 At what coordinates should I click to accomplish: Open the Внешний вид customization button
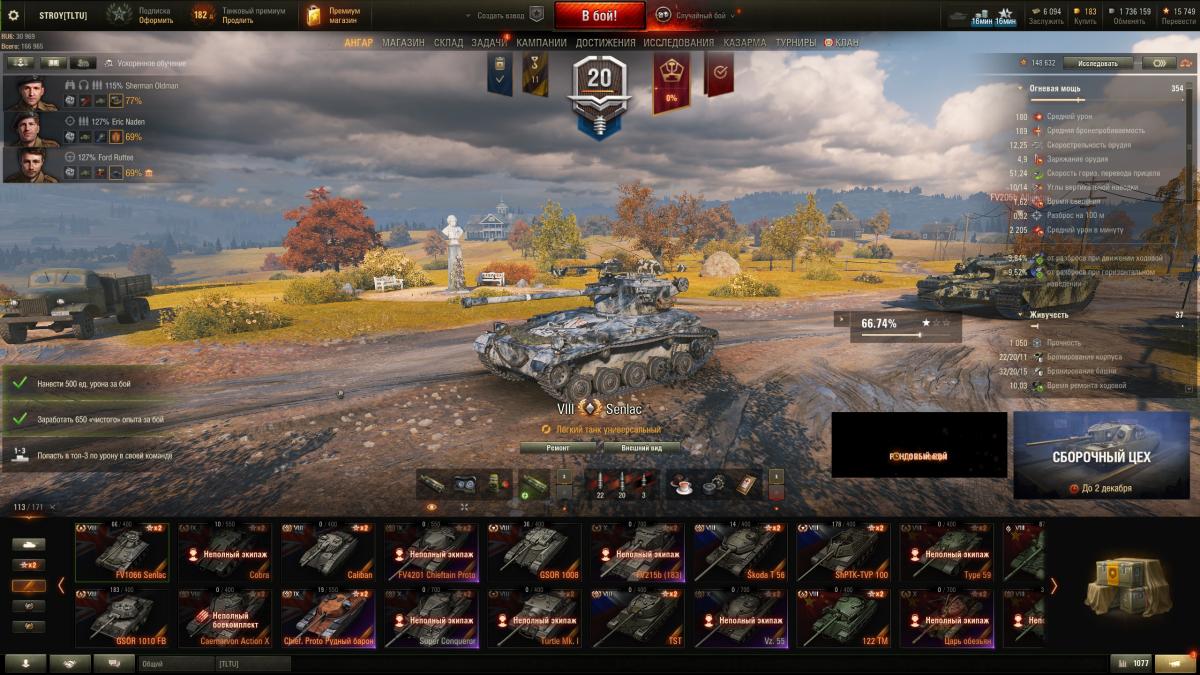641,448
